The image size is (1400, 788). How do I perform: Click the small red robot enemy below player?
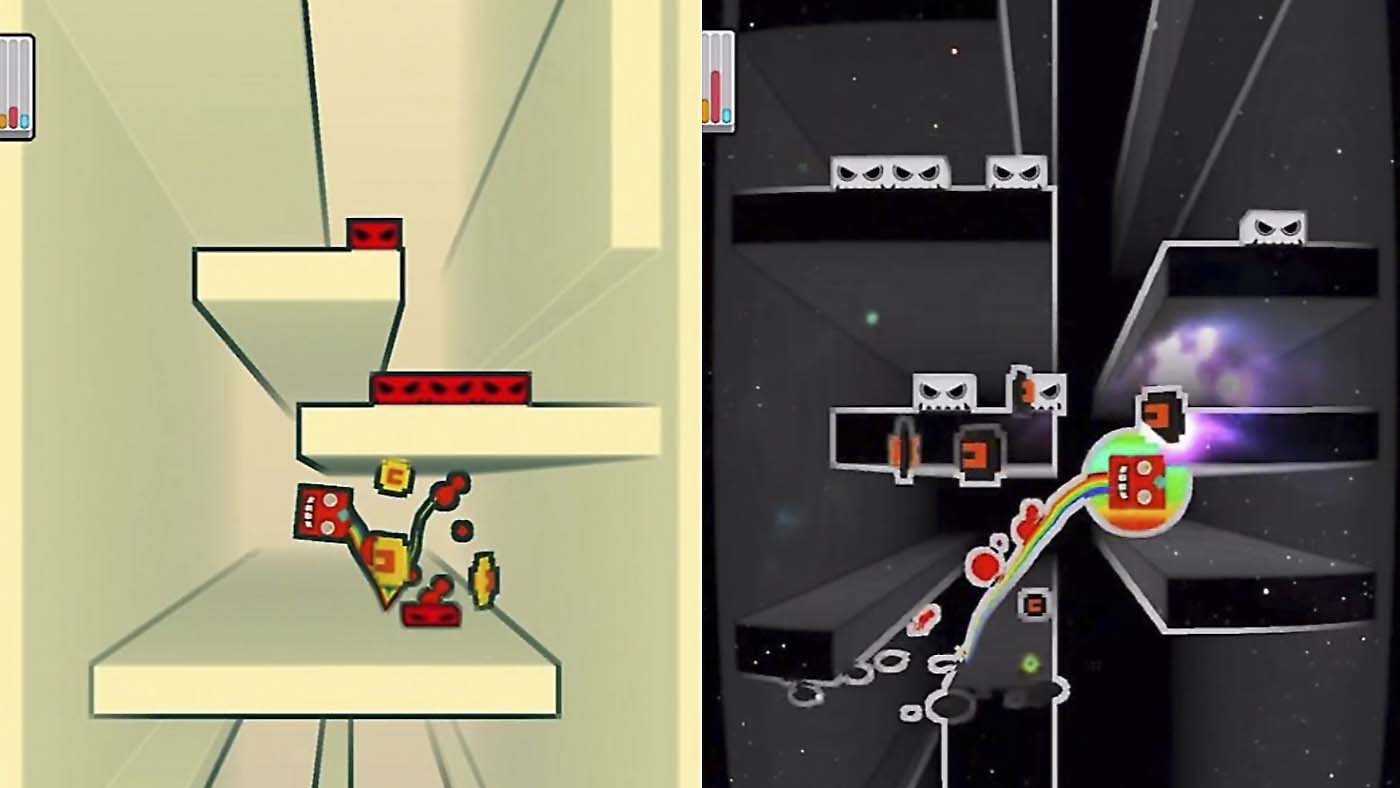430,615
